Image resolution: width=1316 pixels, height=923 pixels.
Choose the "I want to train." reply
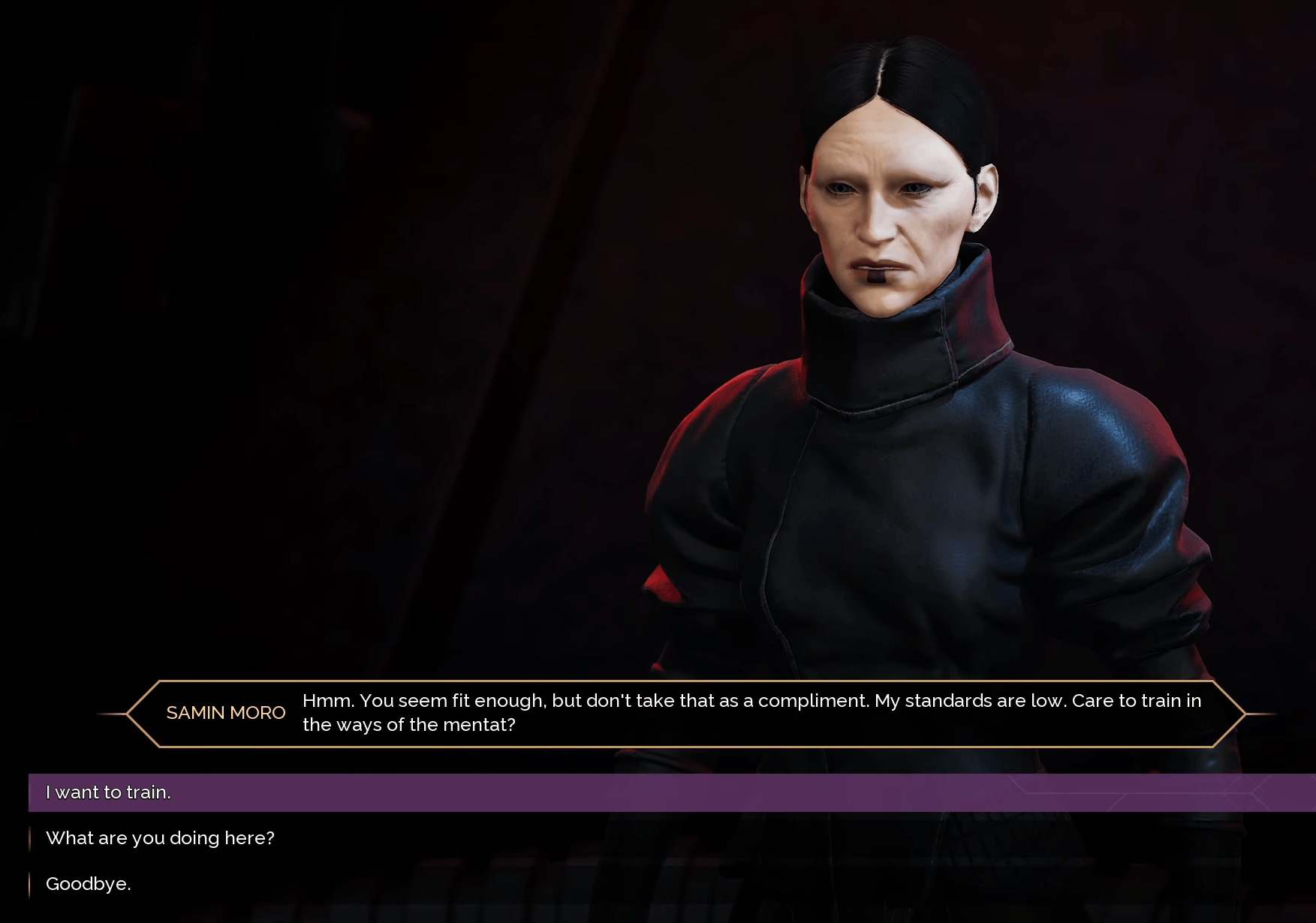click(109, 792)
